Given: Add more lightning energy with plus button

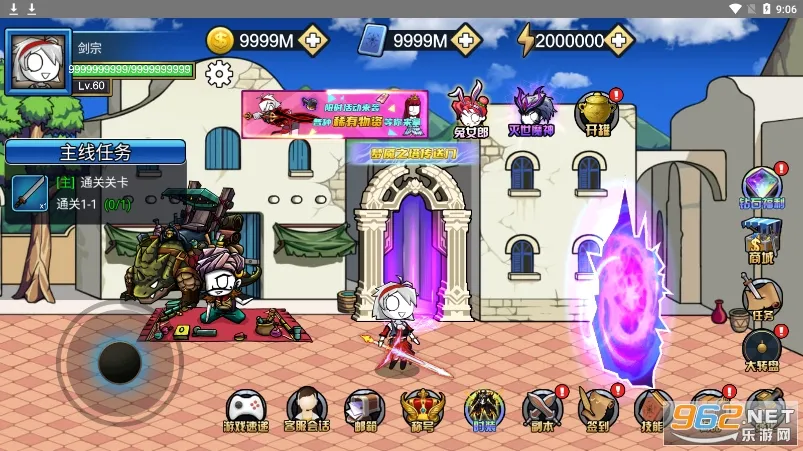Looking at the screenshot, I should click(x=621, y=40).
